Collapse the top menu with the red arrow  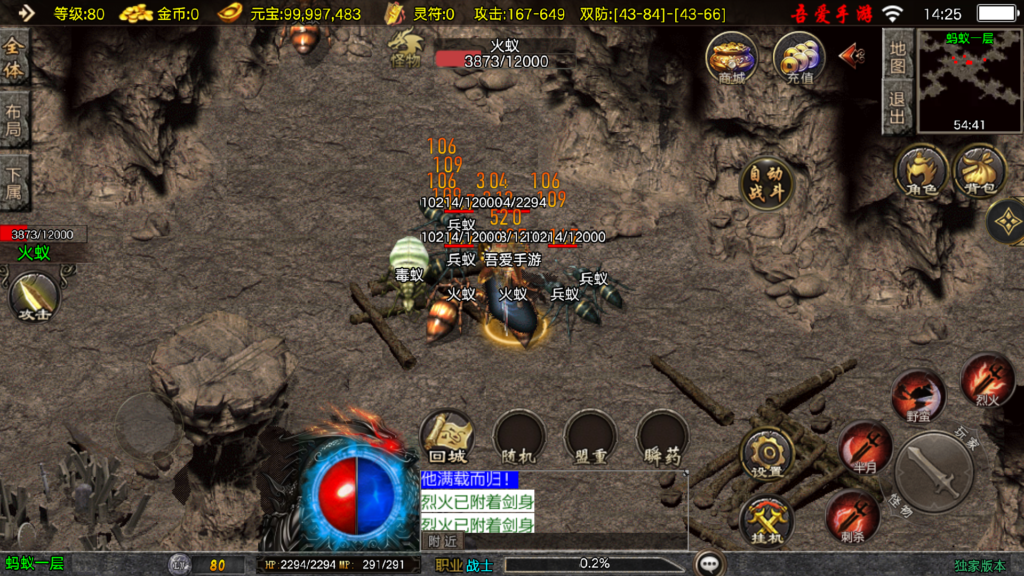[x=852, y=54]
